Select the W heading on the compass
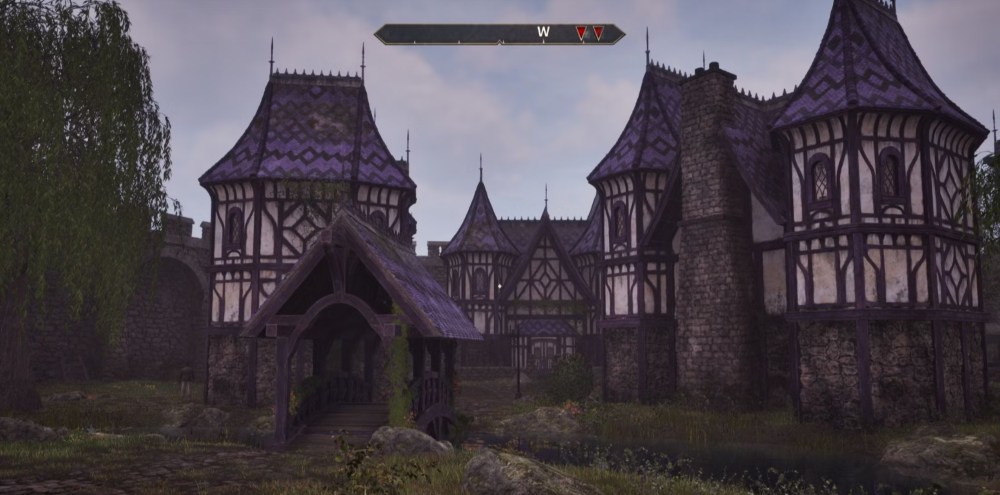The width and height of the screenshot is (1000, 495). coord(543,33)
